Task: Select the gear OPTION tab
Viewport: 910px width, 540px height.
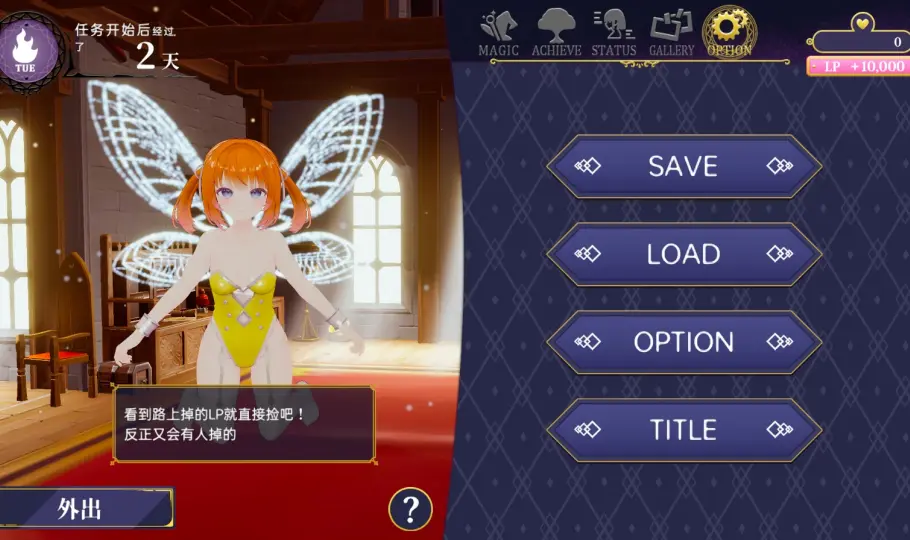Action: point(729,32)
